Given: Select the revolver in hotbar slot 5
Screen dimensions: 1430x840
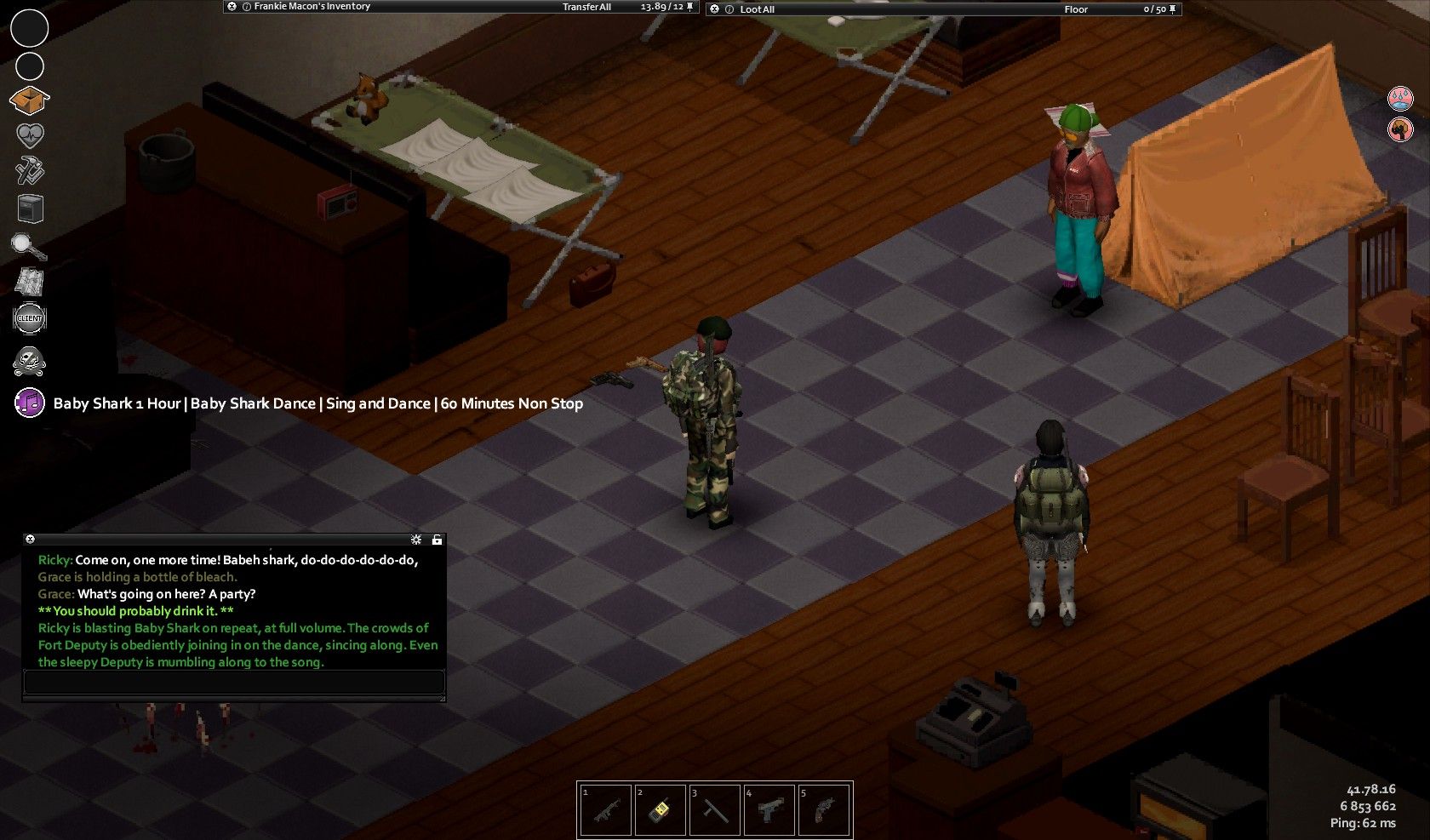Looking at the screenshot, I should click(824, 810).
